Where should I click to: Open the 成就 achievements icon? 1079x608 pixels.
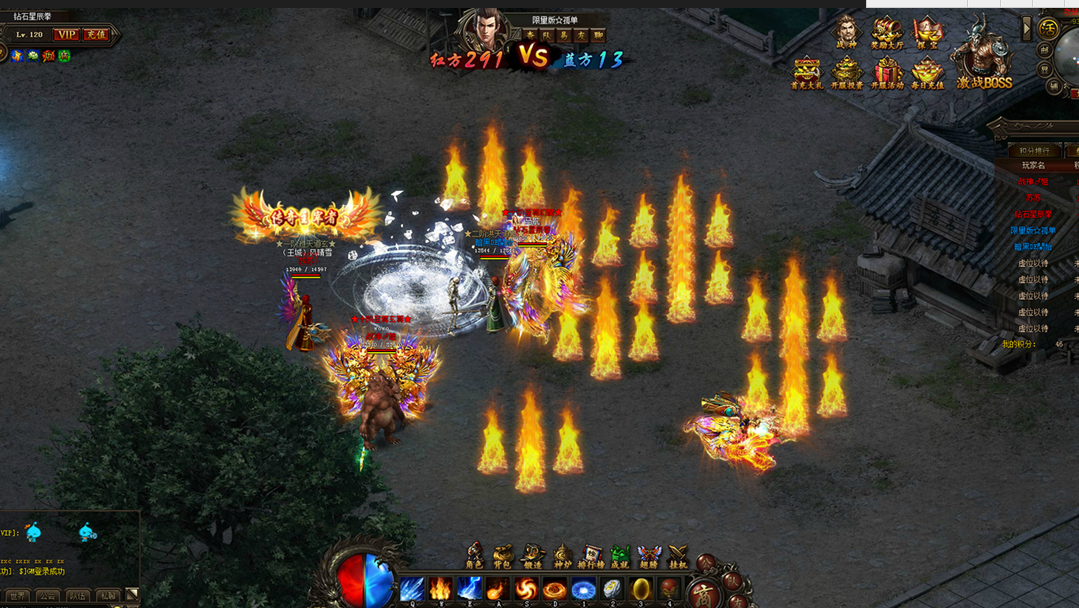620,555
